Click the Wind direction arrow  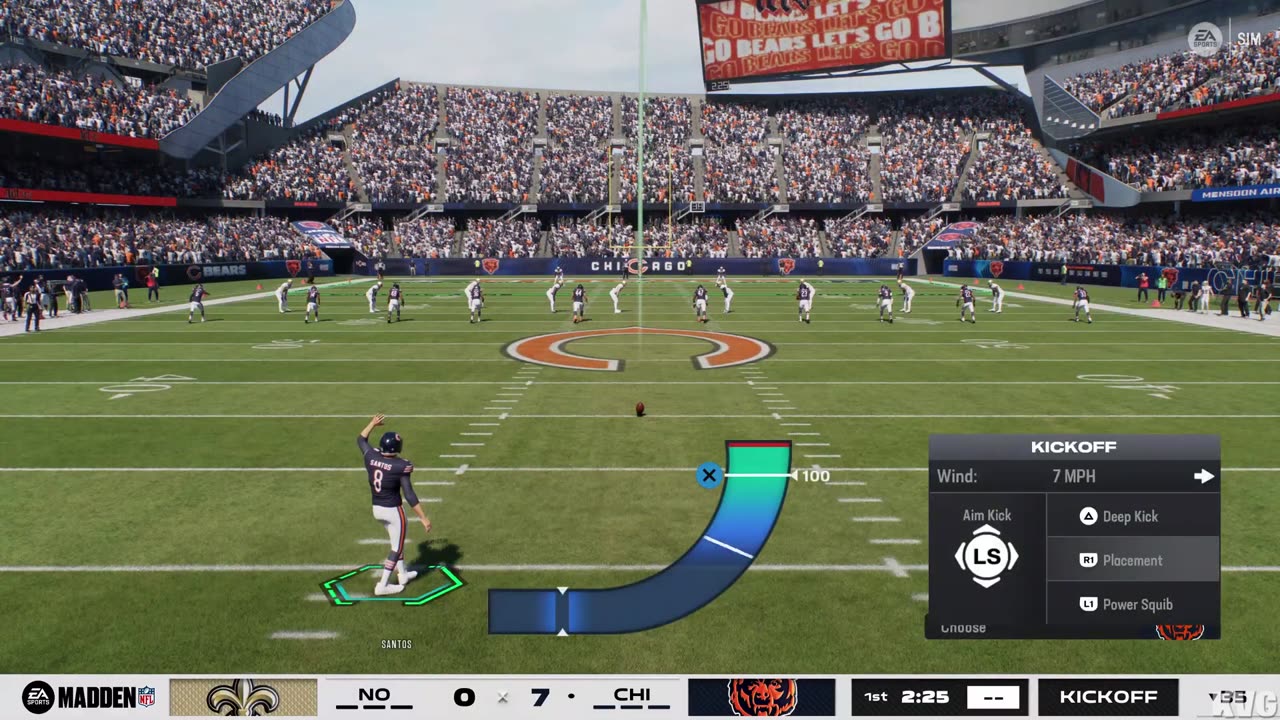1204,477
